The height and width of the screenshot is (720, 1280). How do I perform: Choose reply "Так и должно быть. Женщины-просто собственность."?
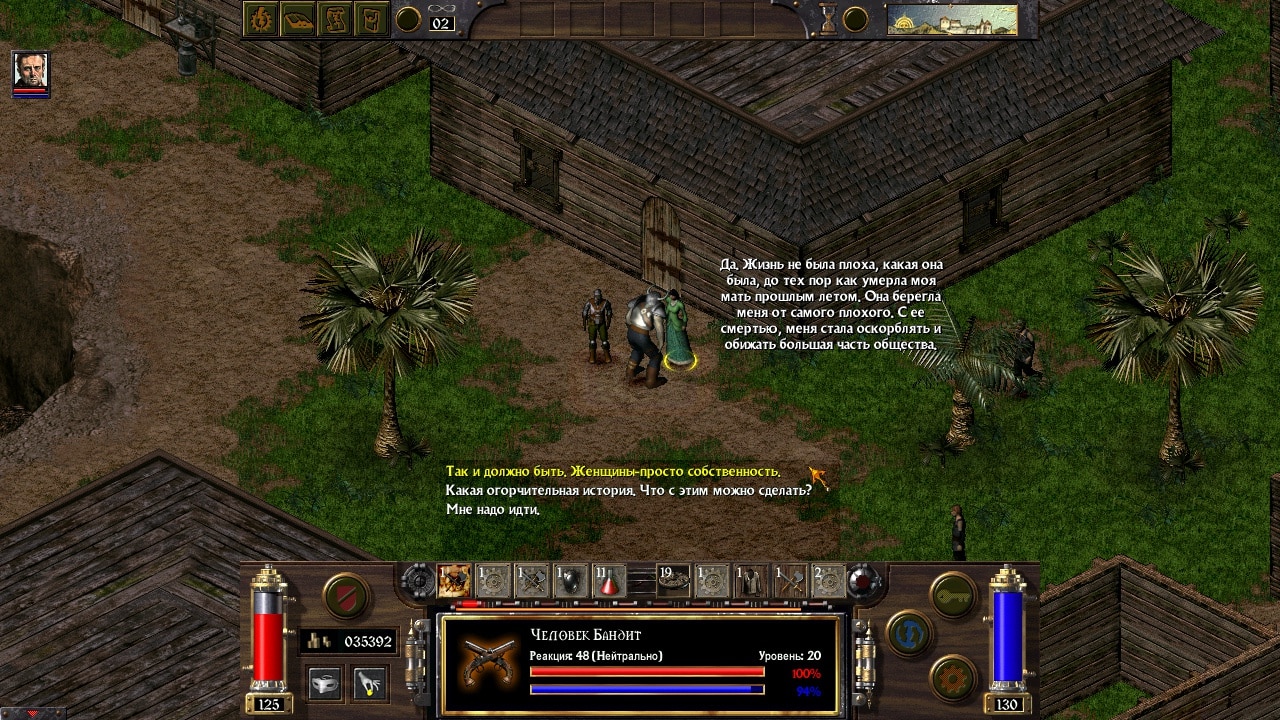(x=612, y=472)
